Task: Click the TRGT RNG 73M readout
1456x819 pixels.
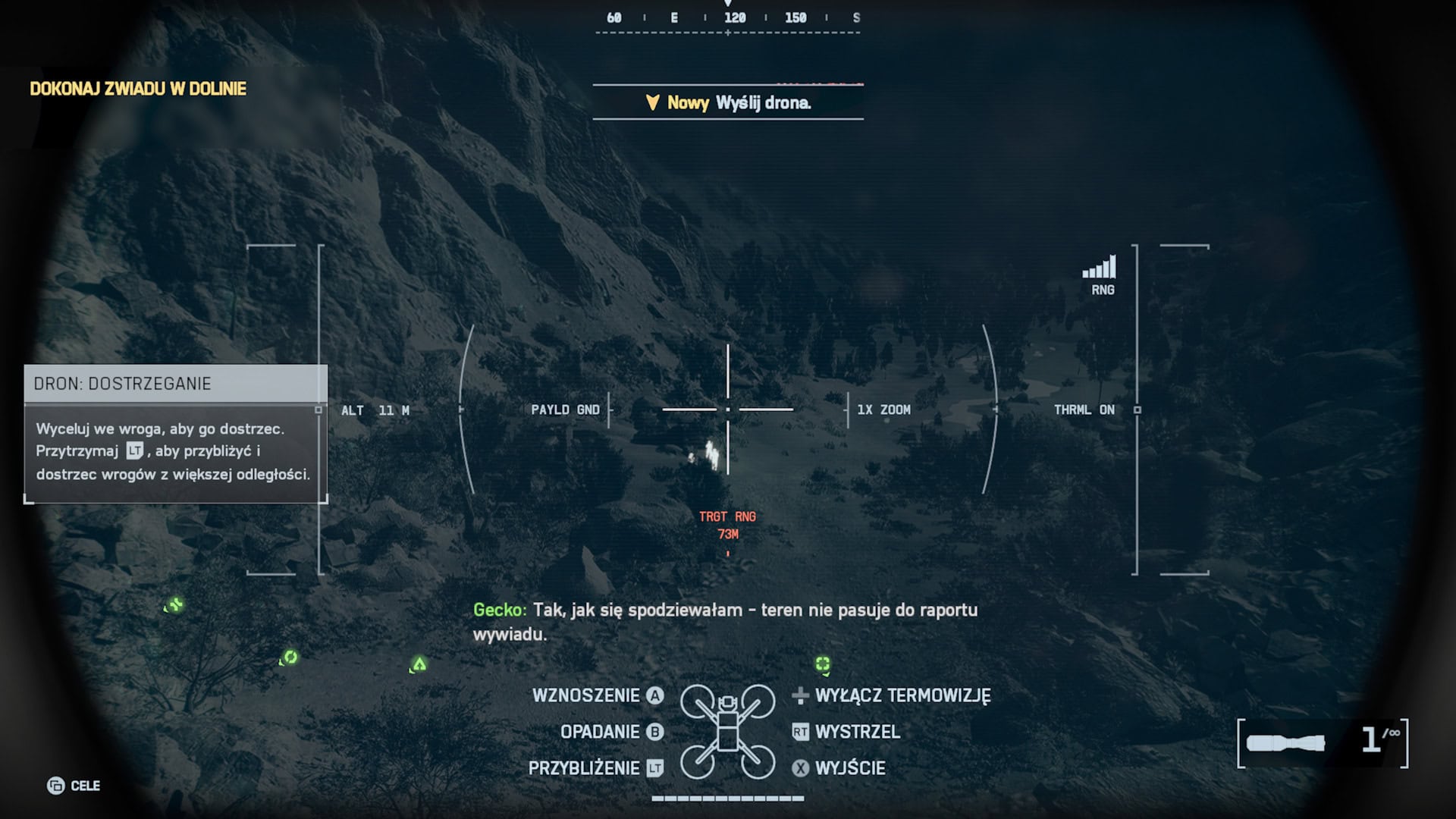Action: tap(728, 523)
